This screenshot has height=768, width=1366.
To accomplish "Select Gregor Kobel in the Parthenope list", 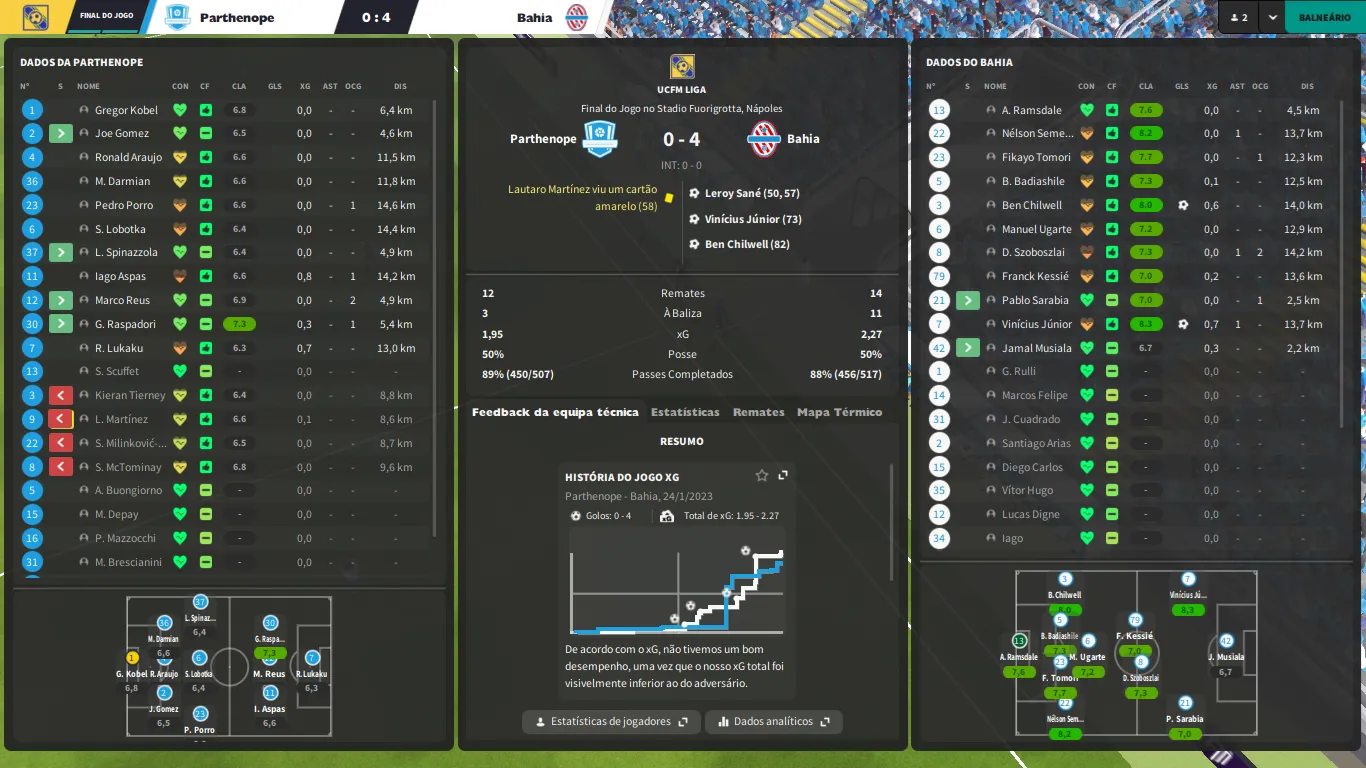I will [127, 110].
